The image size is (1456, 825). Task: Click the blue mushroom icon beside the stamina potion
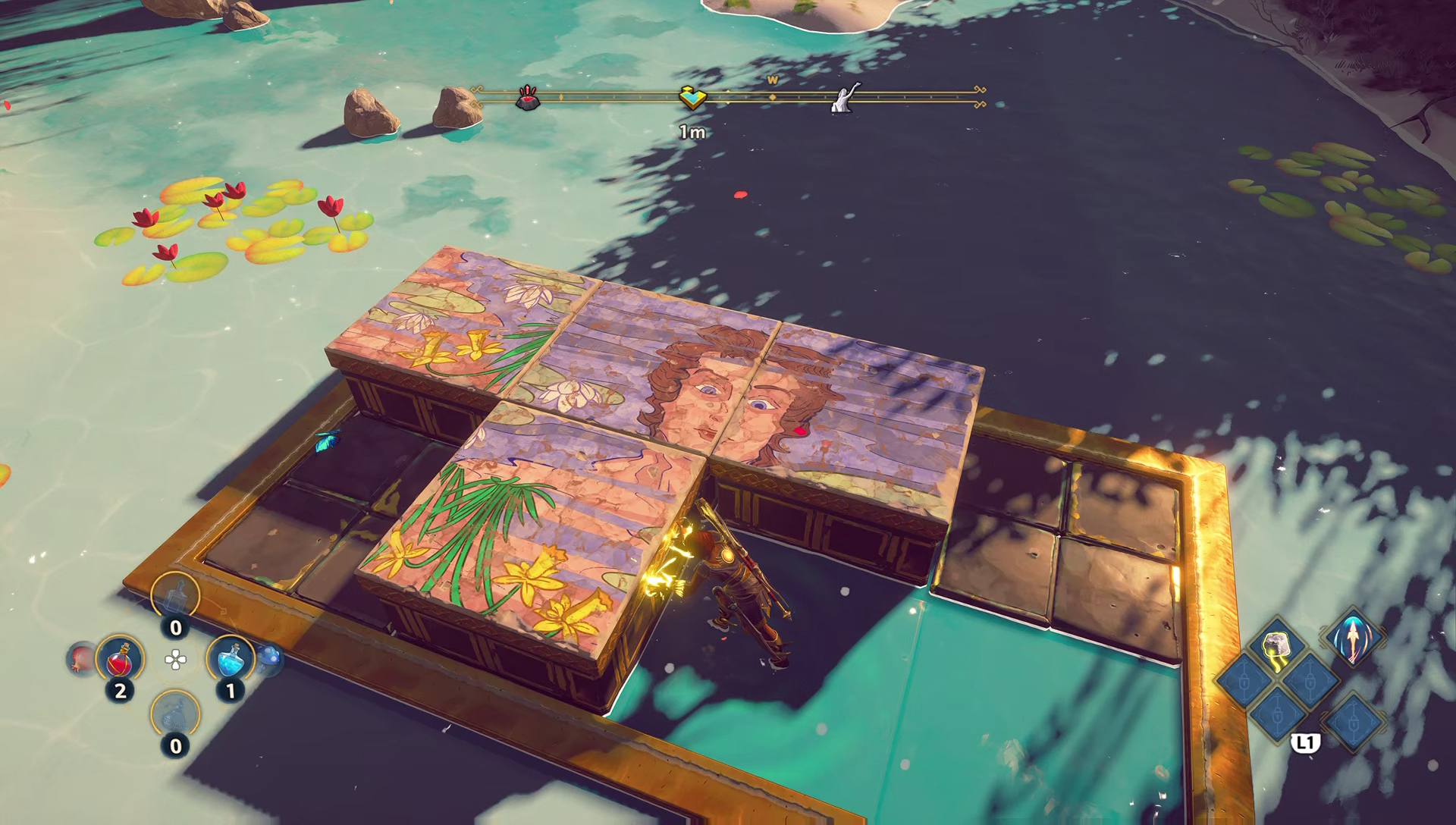(271, 658)
